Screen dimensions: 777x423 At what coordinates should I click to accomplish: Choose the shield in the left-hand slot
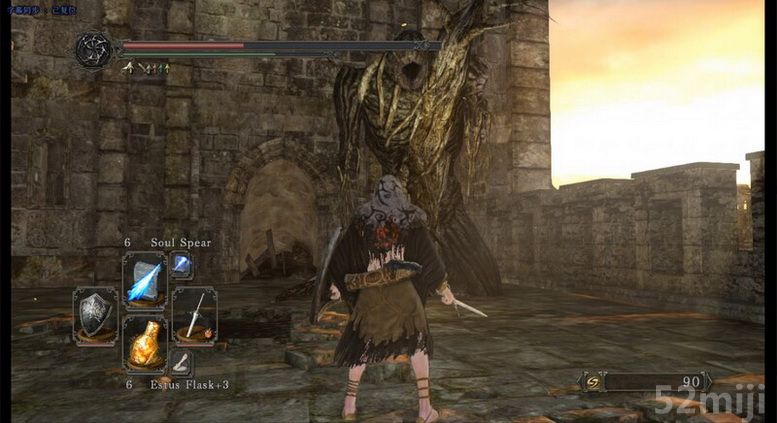pos(95,316)
